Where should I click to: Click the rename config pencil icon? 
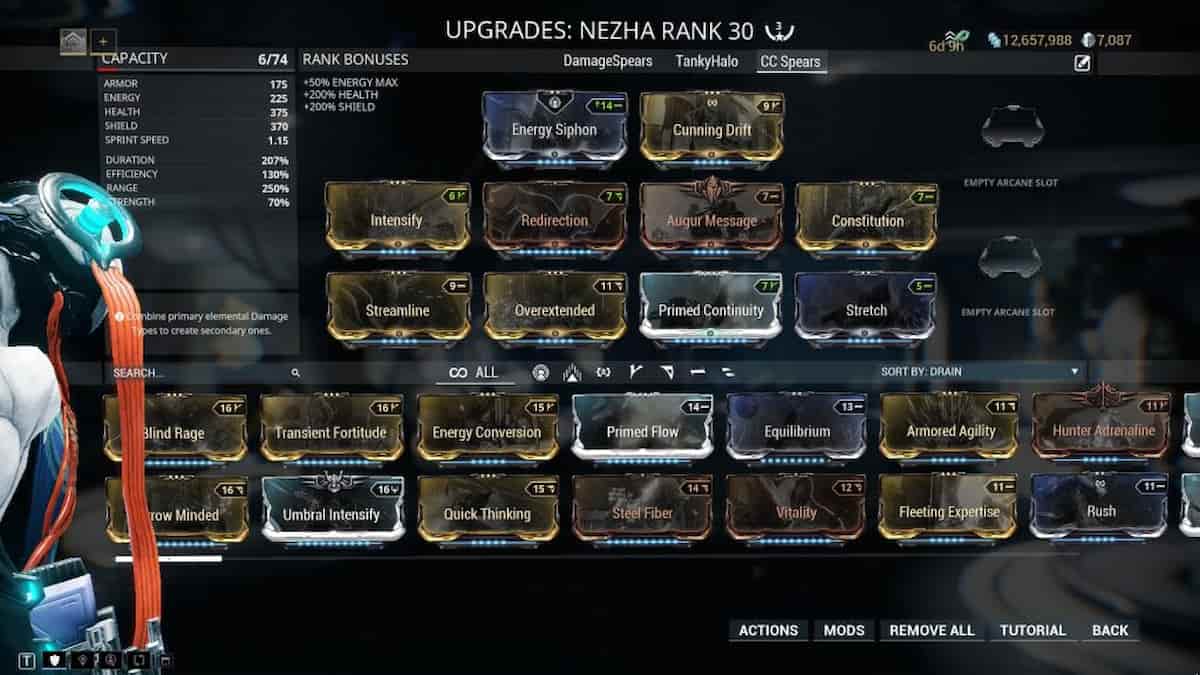click(1082, 64)
